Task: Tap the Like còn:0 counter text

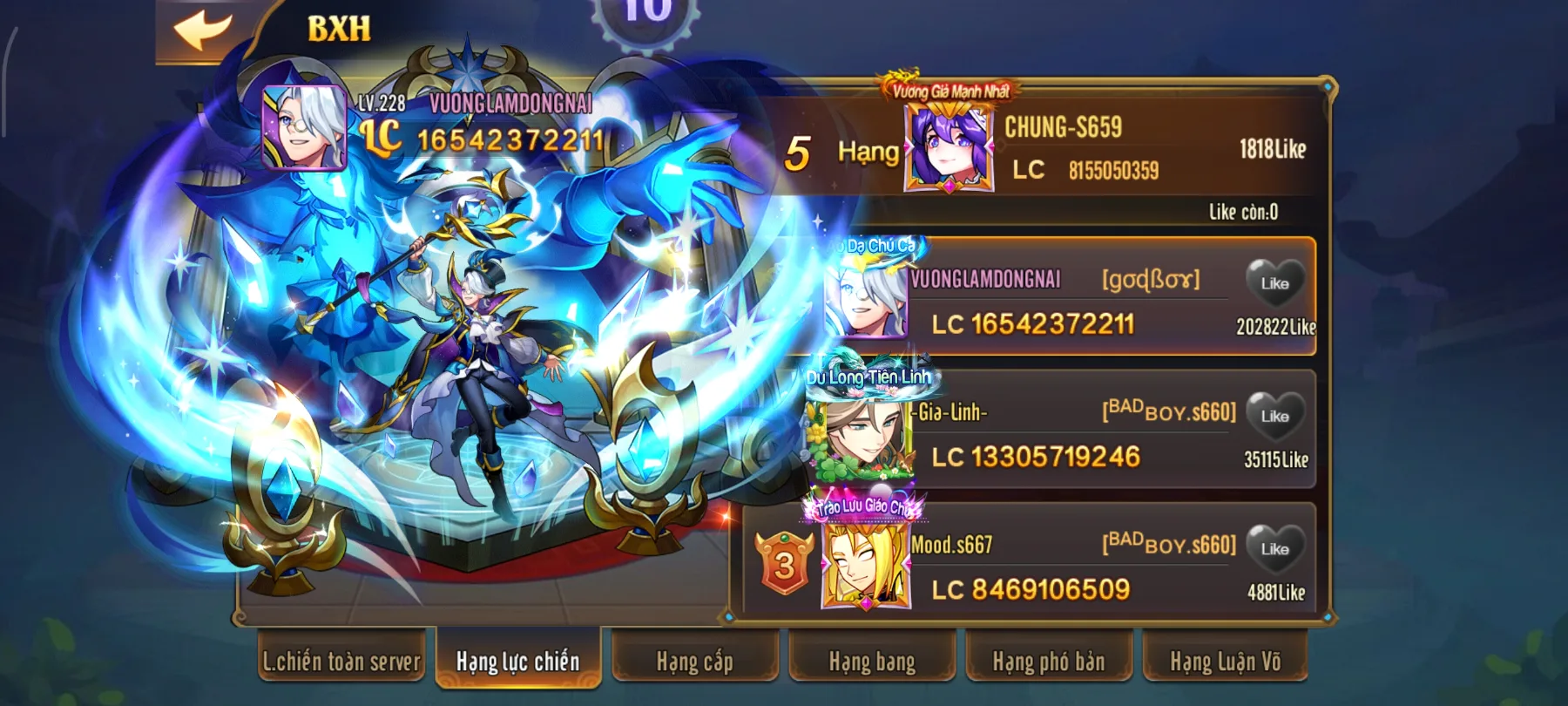Action: [x=1243, y=209]
